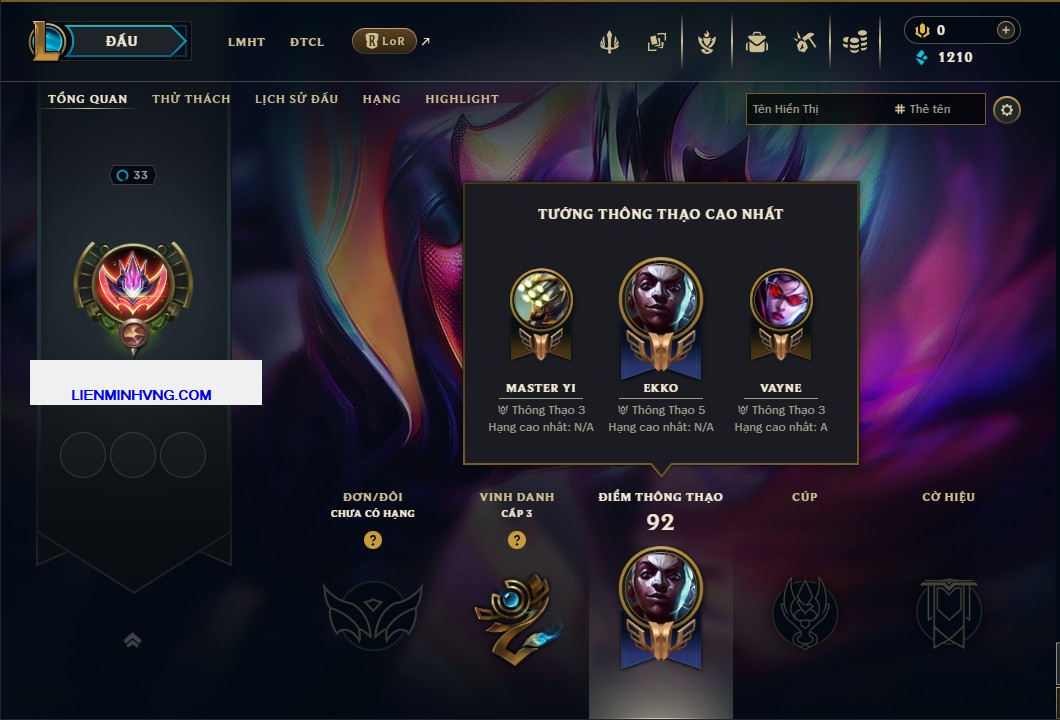The width and height of the screenshot is (1060, 720).
Task: Open the Cờ Hiệu banner section
Action: coord(948,610)
